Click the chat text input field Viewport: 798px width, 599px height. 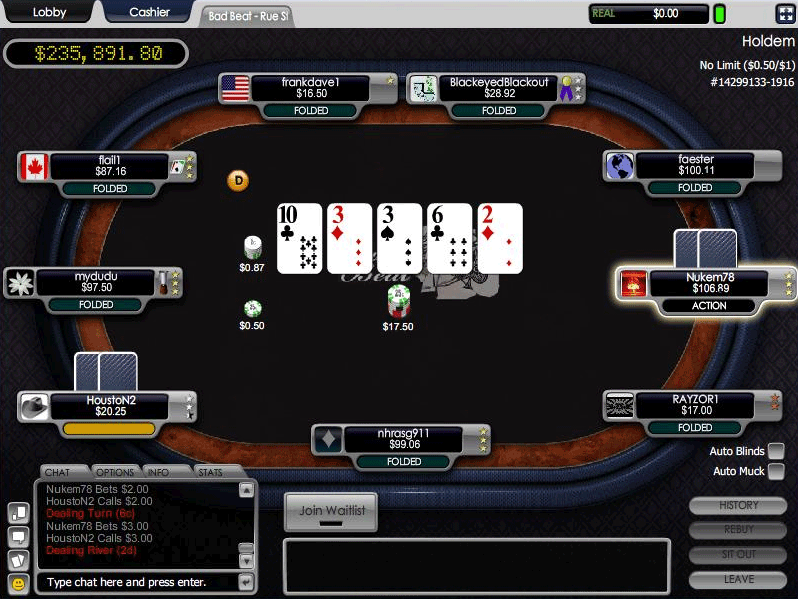click(137, 582)
